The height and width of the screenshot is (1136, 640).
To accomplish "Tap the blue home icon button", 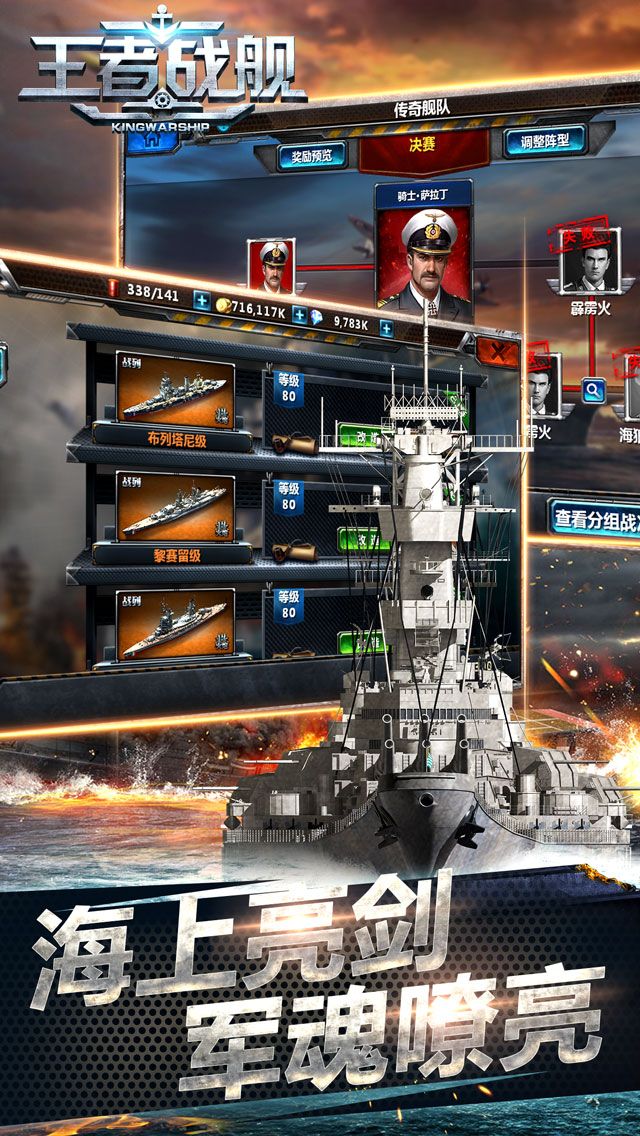I will [x=152, y=140].
